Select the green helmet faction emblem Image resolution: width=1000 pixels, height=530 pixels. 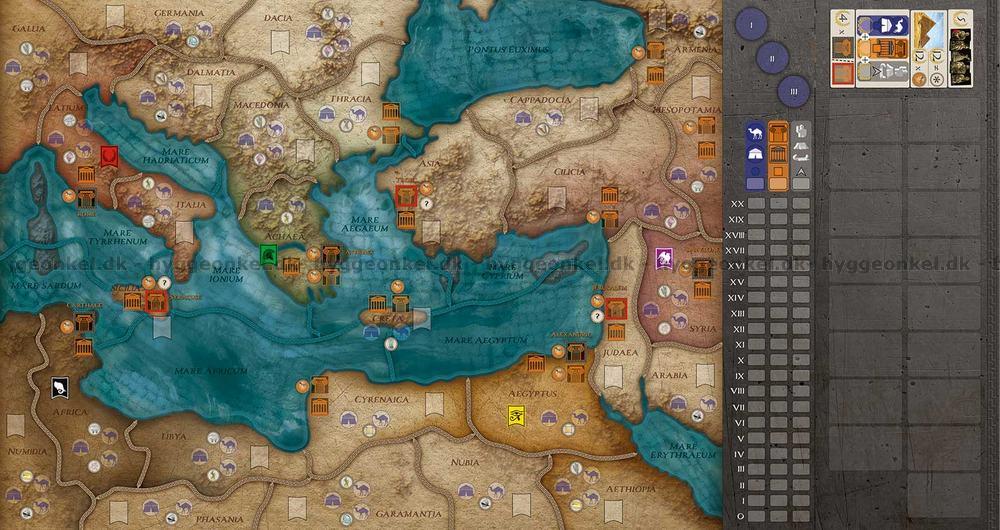pos(268,251)
